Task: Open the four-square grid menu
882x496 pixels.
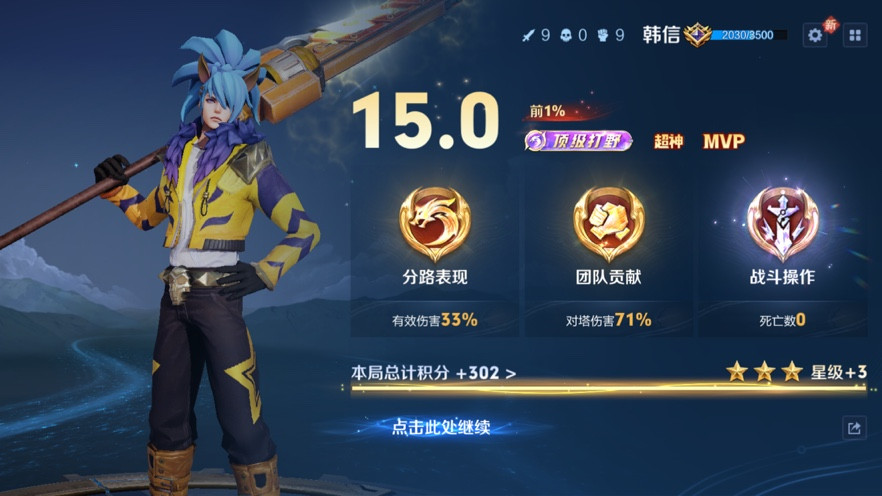Action: [855, 35]
